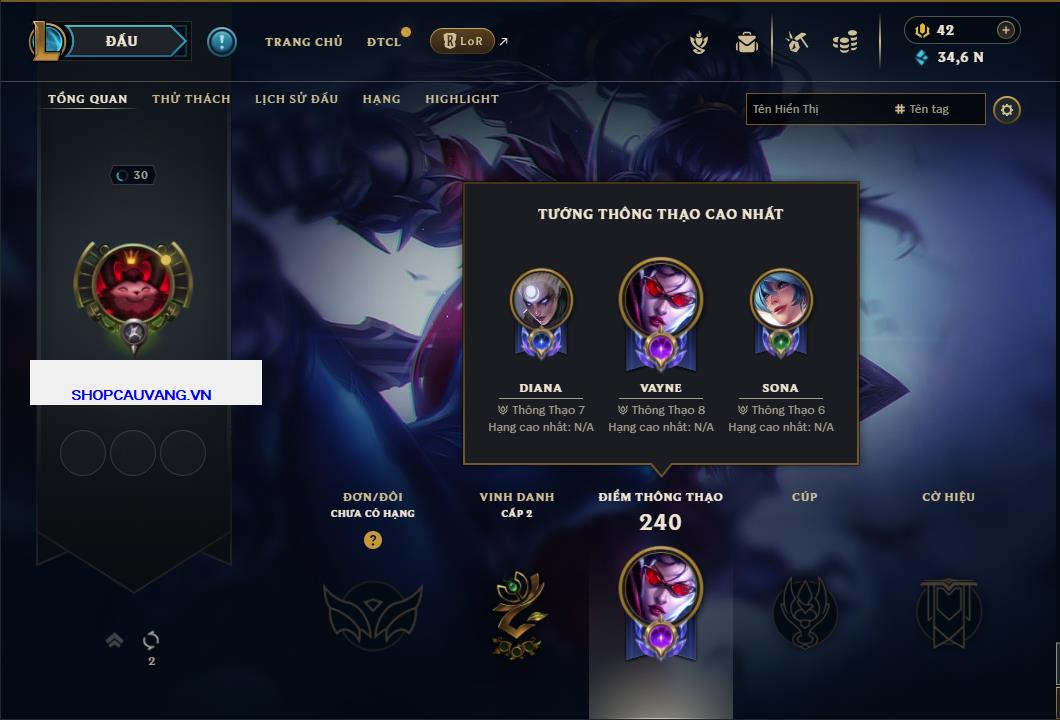Select the Teemo profile icon
1060x720 pixels.
click(132, 285)
